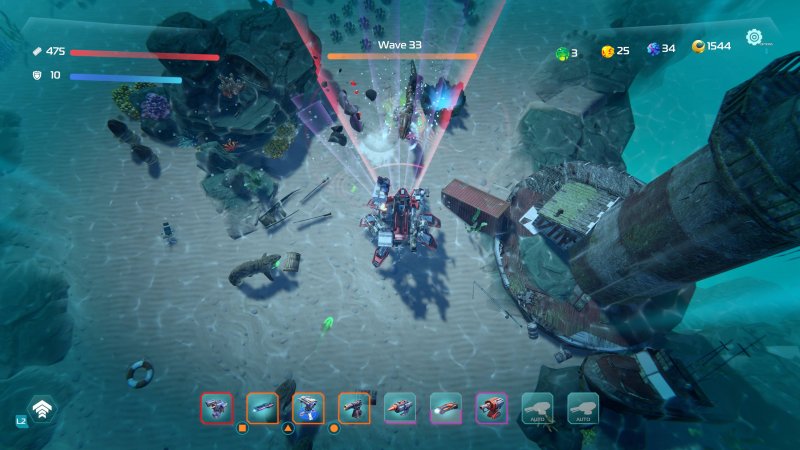Pick the red turret in purple-bordered slot

(x=491, y=407)
